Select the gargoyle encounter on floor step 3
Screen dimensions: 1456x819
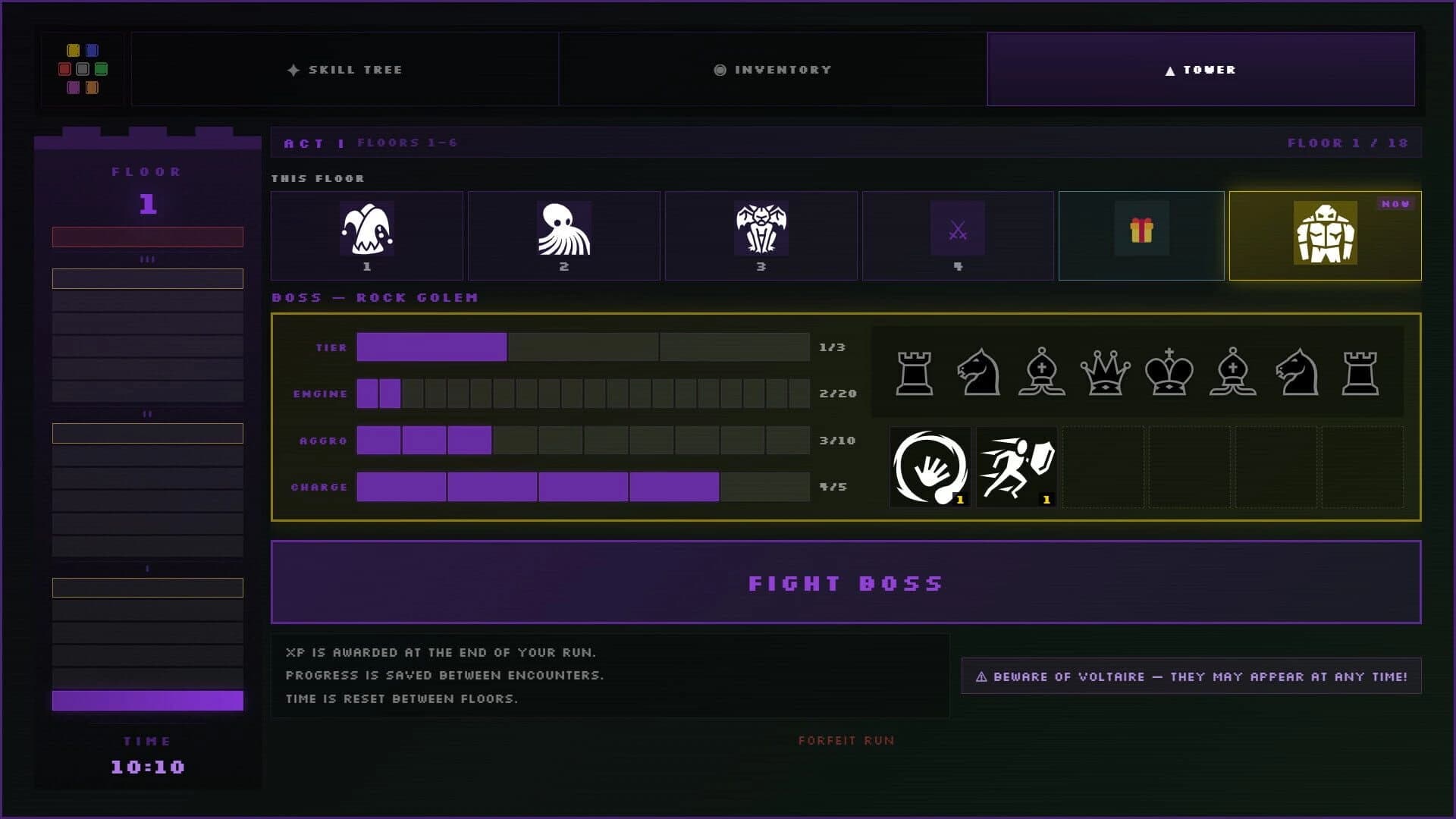tap(761, 235)
